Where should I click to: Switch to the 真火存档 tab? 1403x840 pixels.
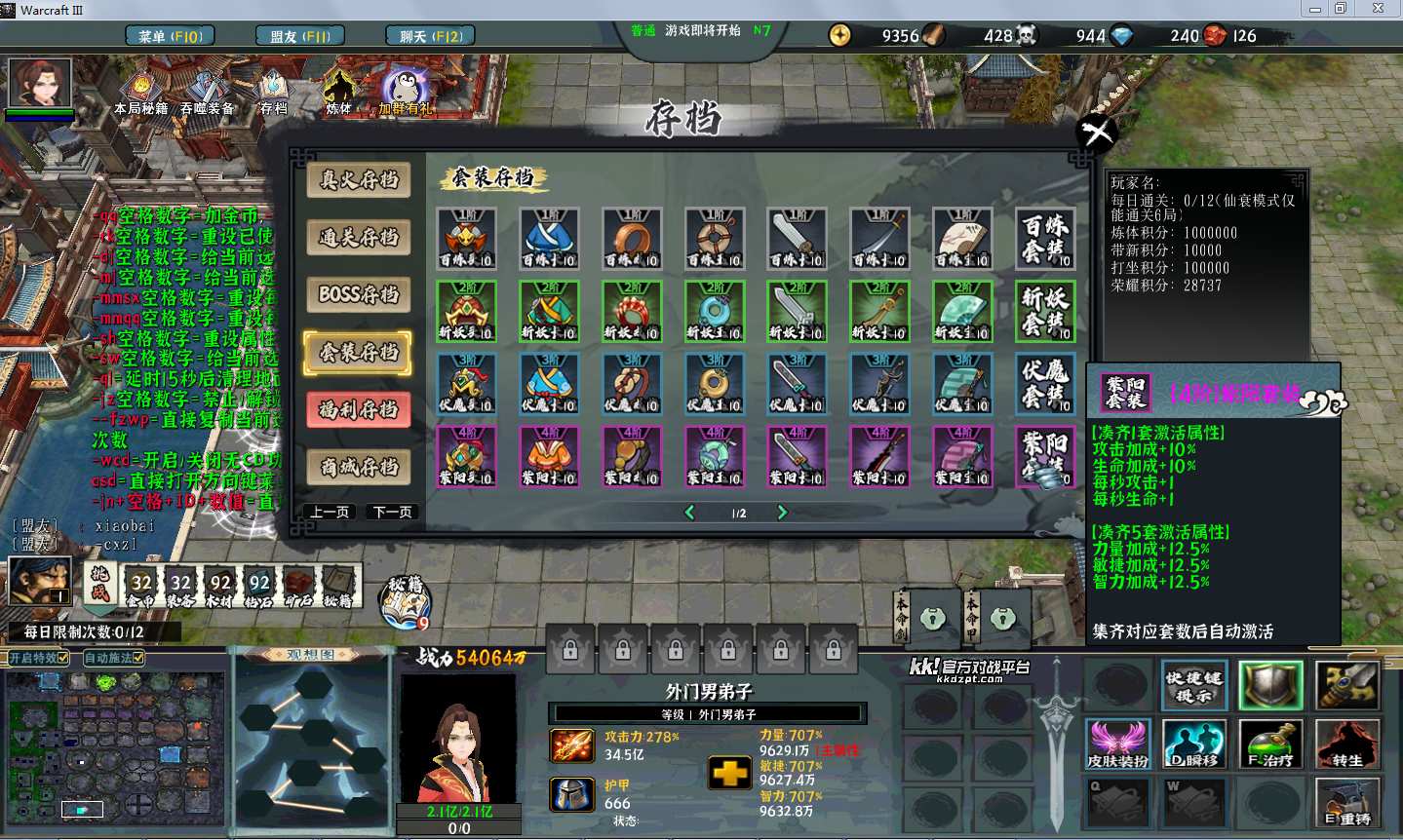pos(359,179)
